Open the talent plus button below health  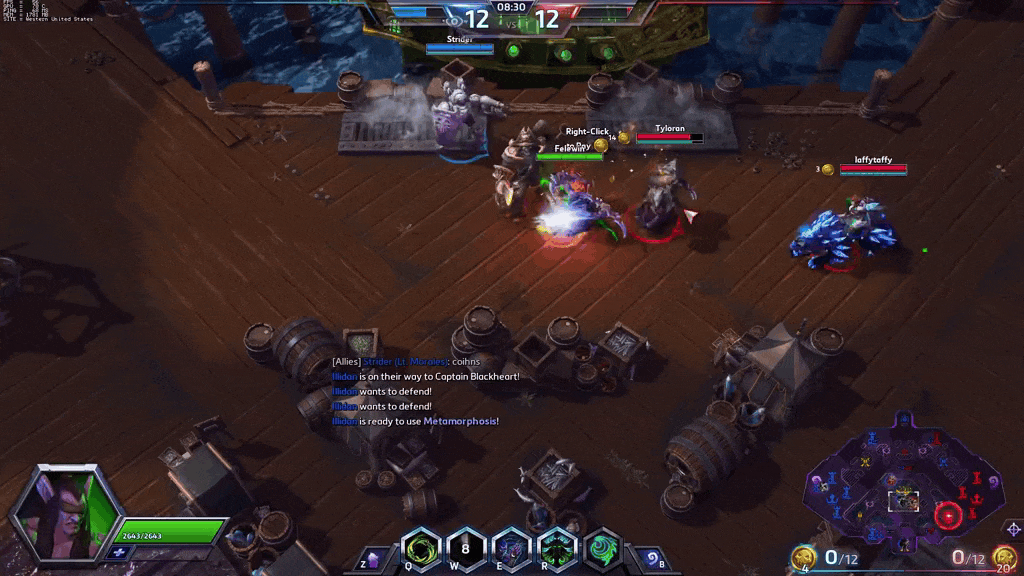click(121, 551)
